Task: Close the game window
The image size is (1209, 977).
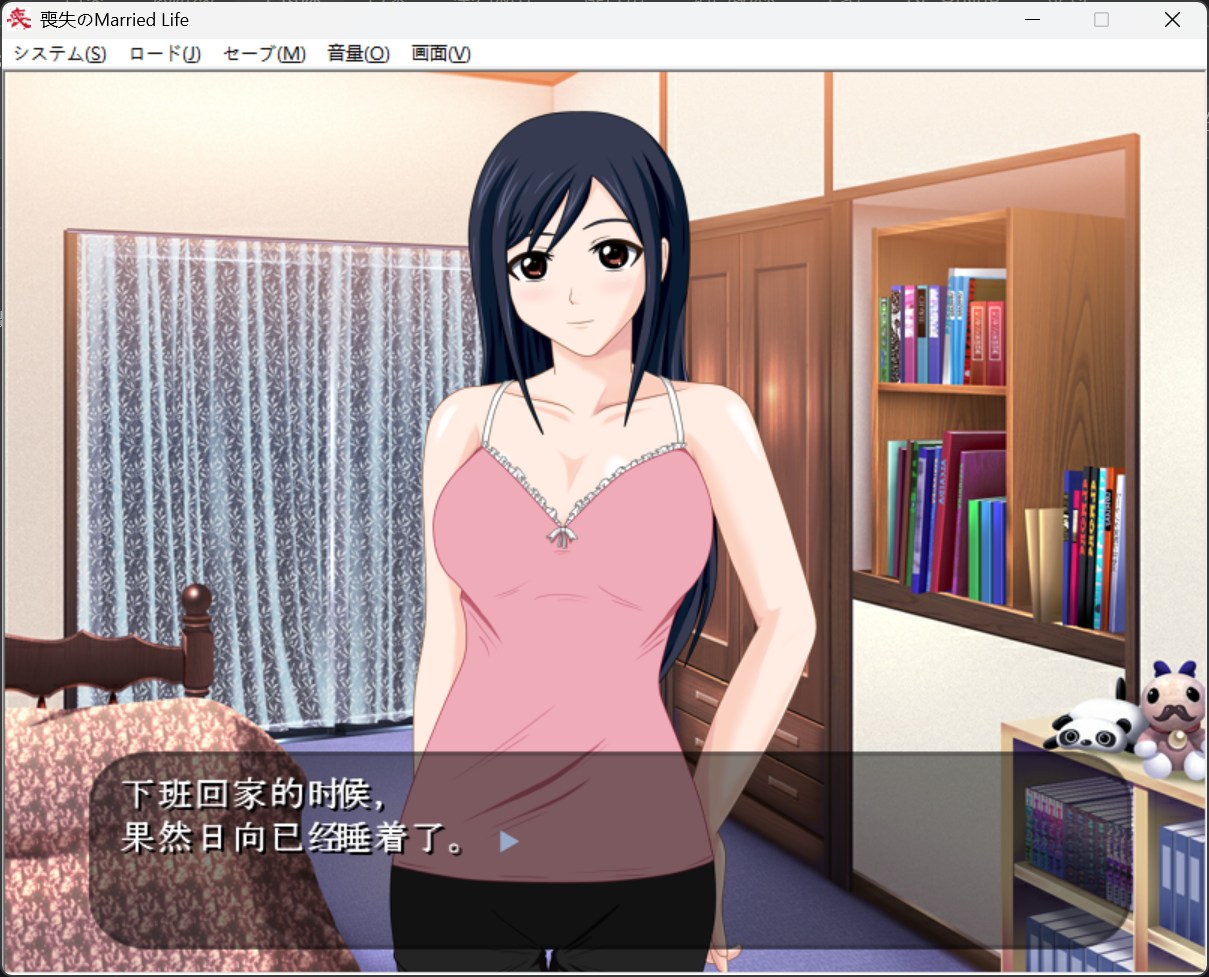Action: point(1172,20)
